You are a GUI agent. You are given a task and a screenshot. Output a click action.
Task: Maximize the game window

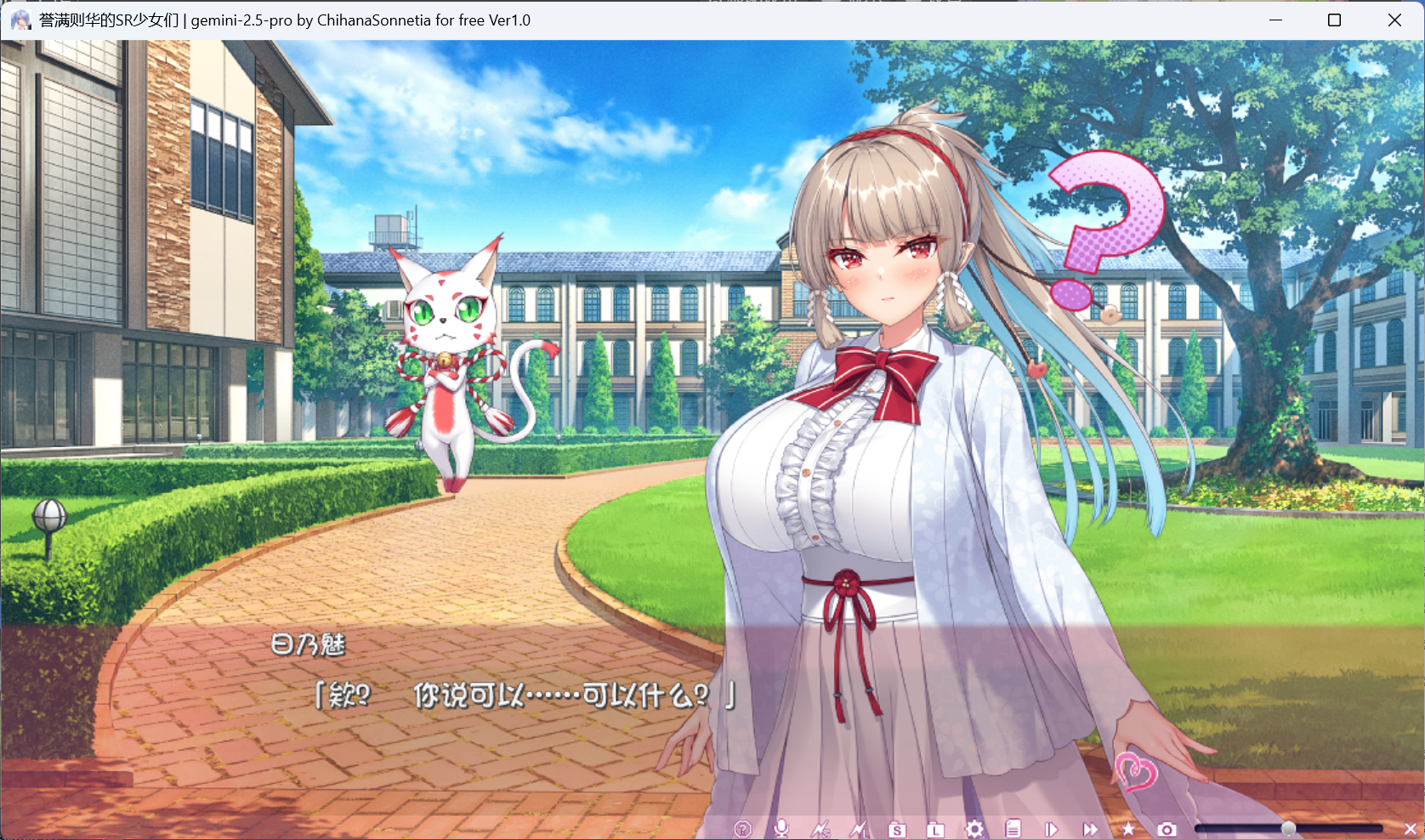click(x=1333, y=20)
